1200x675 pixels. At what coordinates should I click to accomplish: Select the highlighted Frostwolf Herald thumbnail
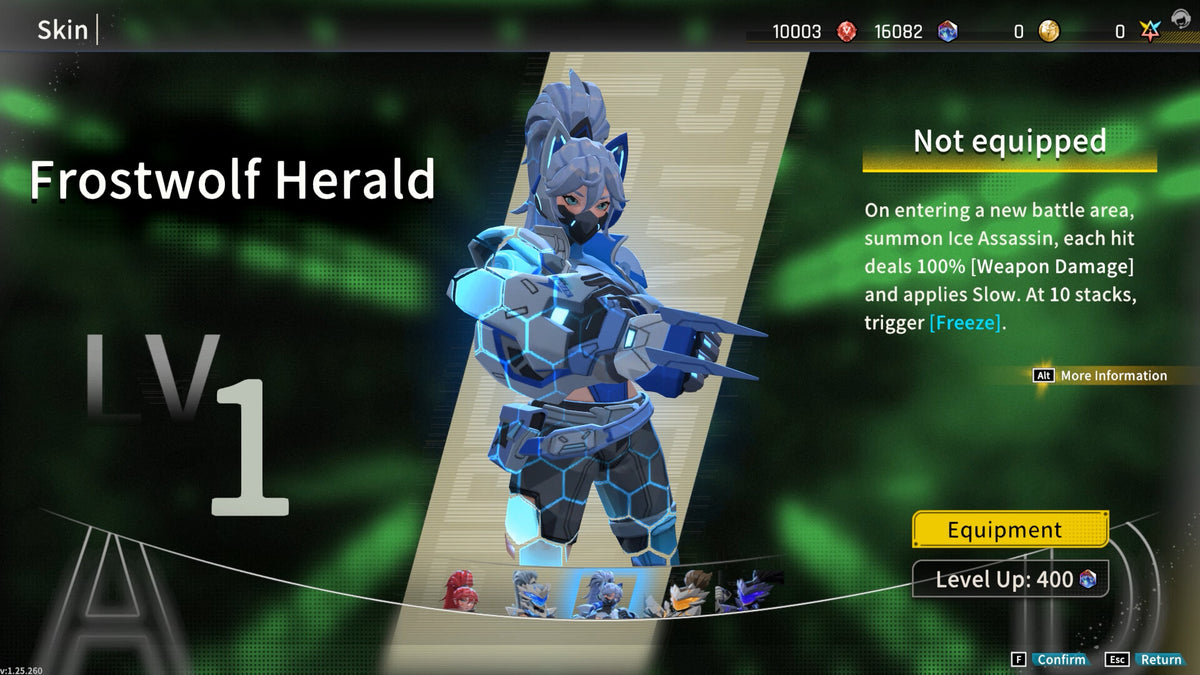pyautogui.click(x=605, y=594)
